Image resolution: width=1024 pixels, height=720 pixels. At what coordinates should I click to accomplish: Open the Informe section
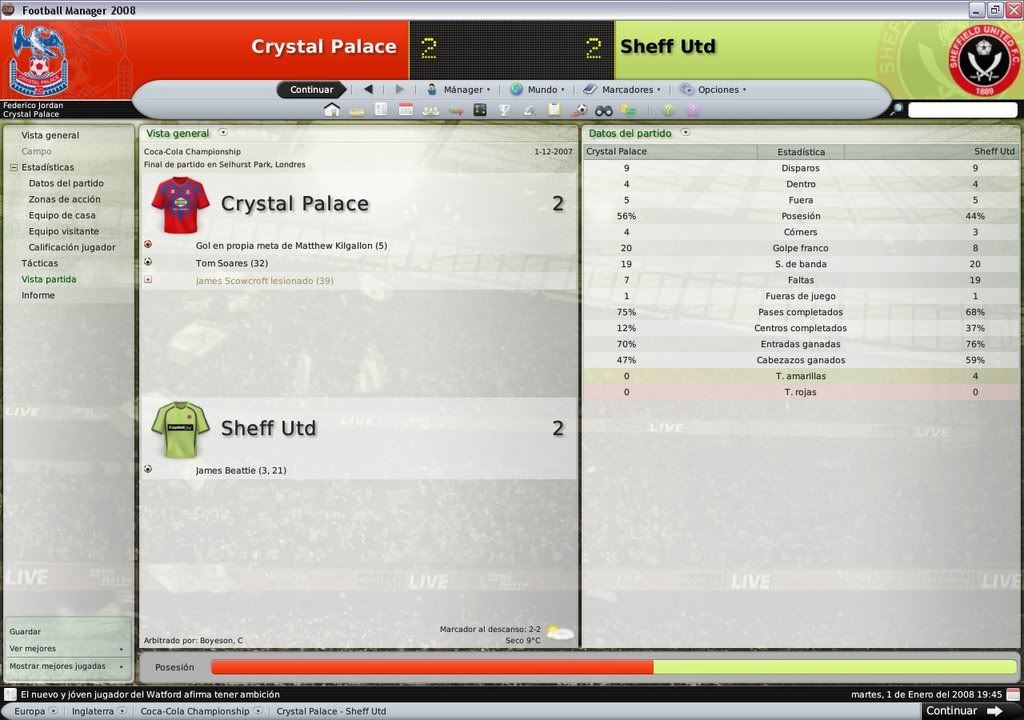click(x=38, y=295)
